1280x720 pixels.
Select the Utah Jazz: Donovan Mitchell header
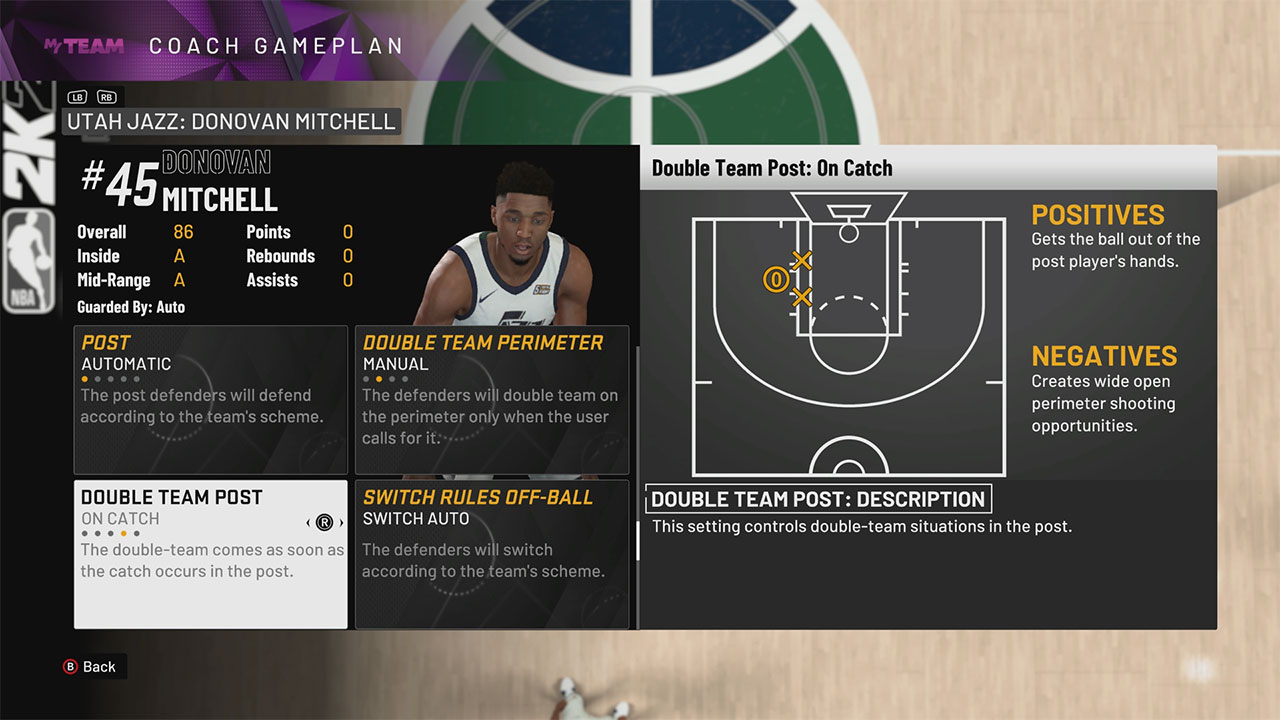click(231, 122)
